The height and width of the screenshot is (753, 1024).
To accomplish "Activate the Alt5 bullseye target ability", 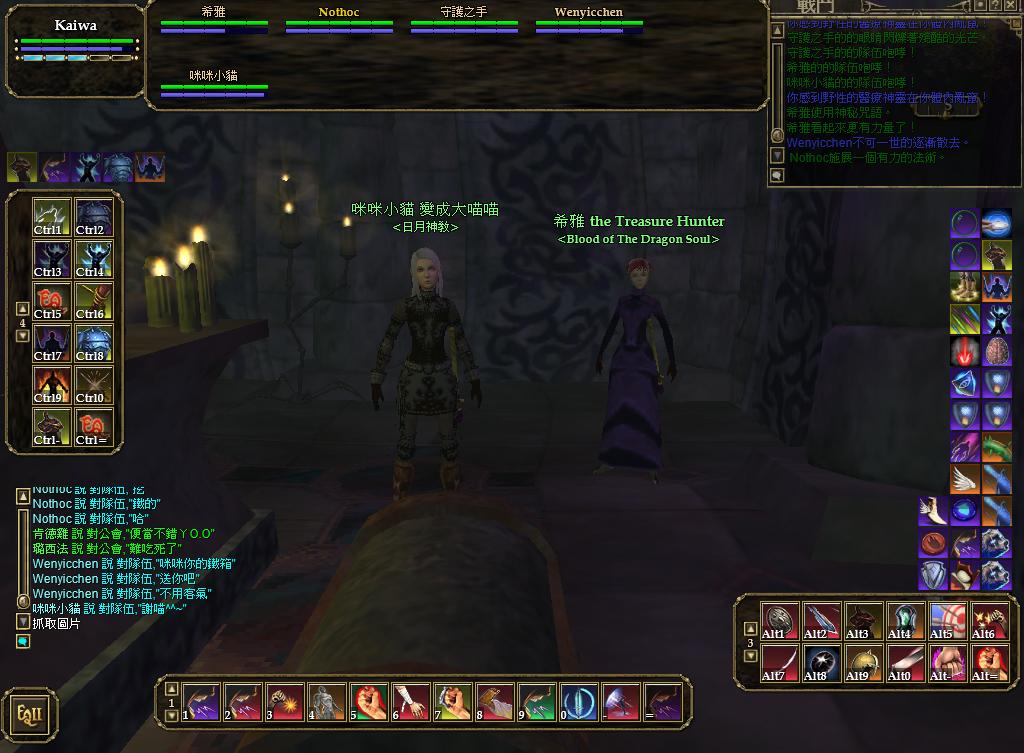I will (x=948, y=621).
